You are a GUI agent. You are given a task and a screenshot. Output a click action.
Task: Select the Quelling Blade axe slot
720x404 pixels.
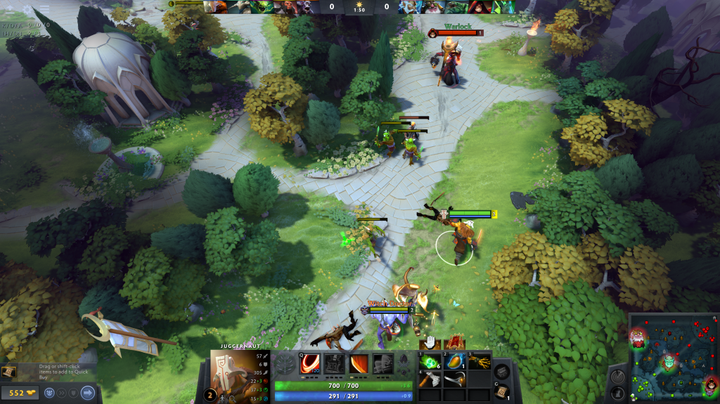click(430, 380)
